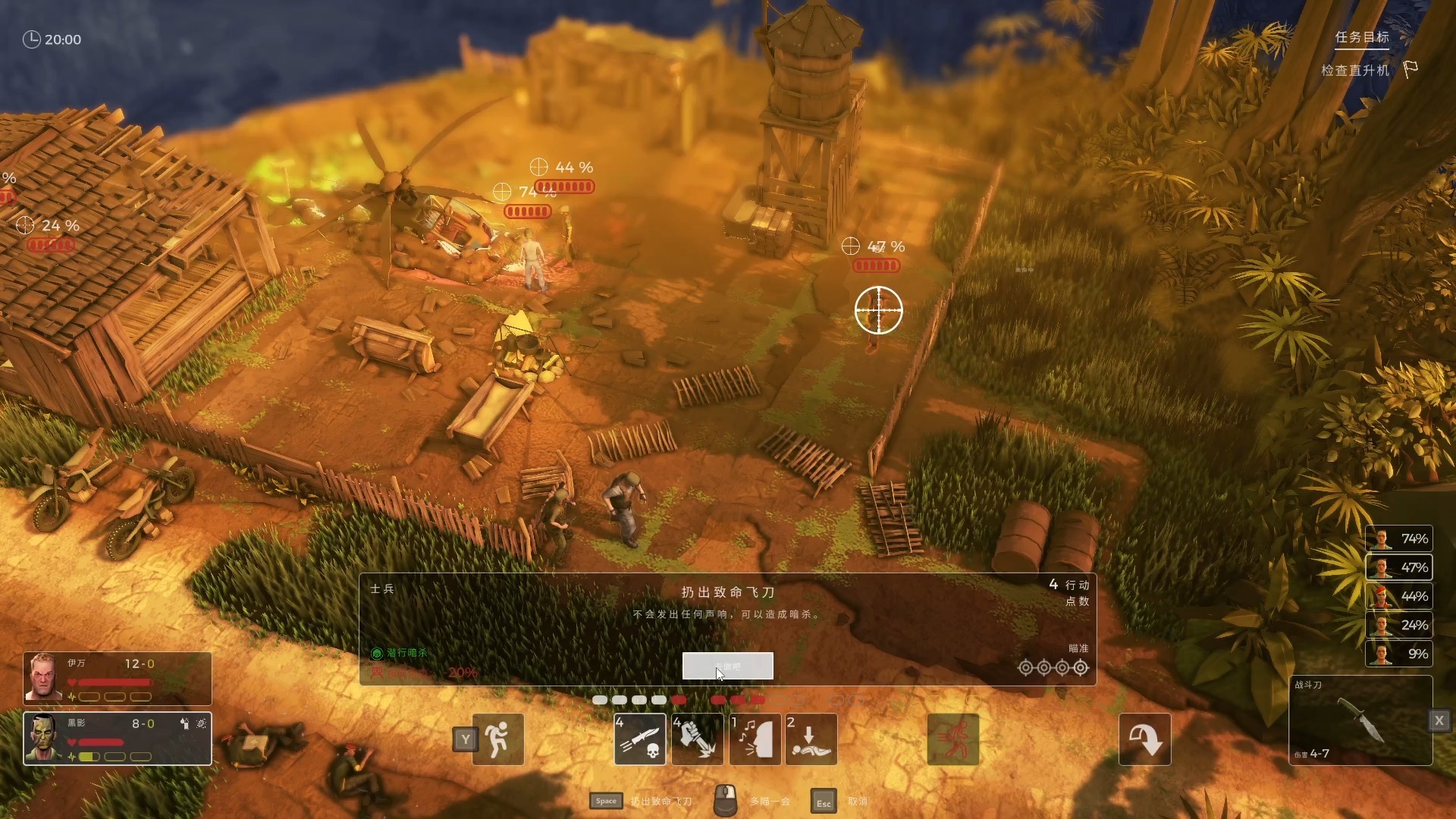
Task: Pick the 47% hit chance target
Action: click(x=1399, y=567)
